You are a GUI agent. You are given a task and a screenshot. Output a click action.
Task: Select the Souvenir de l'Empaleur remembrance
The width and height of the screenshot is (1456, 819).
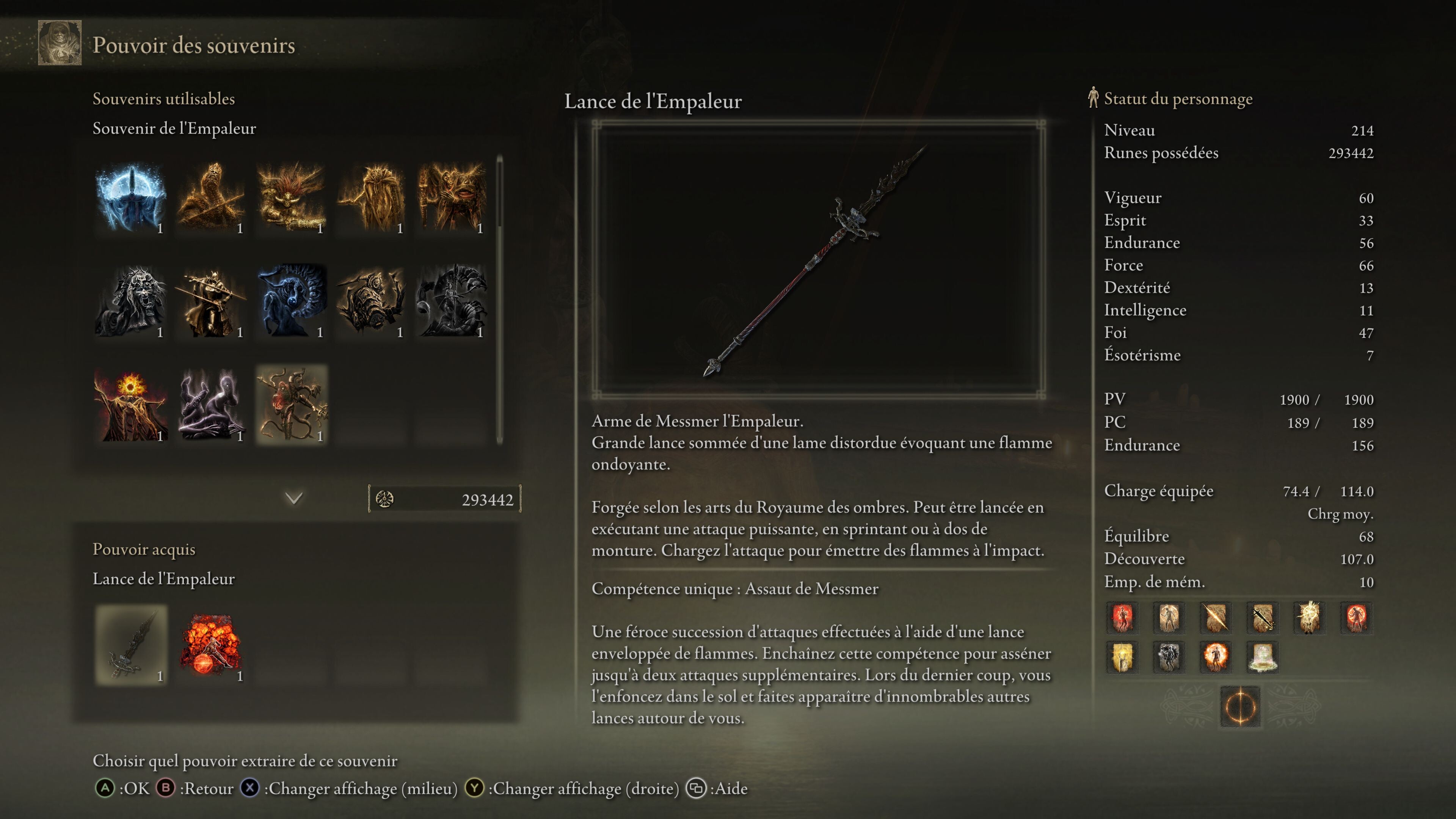(291, 405)
